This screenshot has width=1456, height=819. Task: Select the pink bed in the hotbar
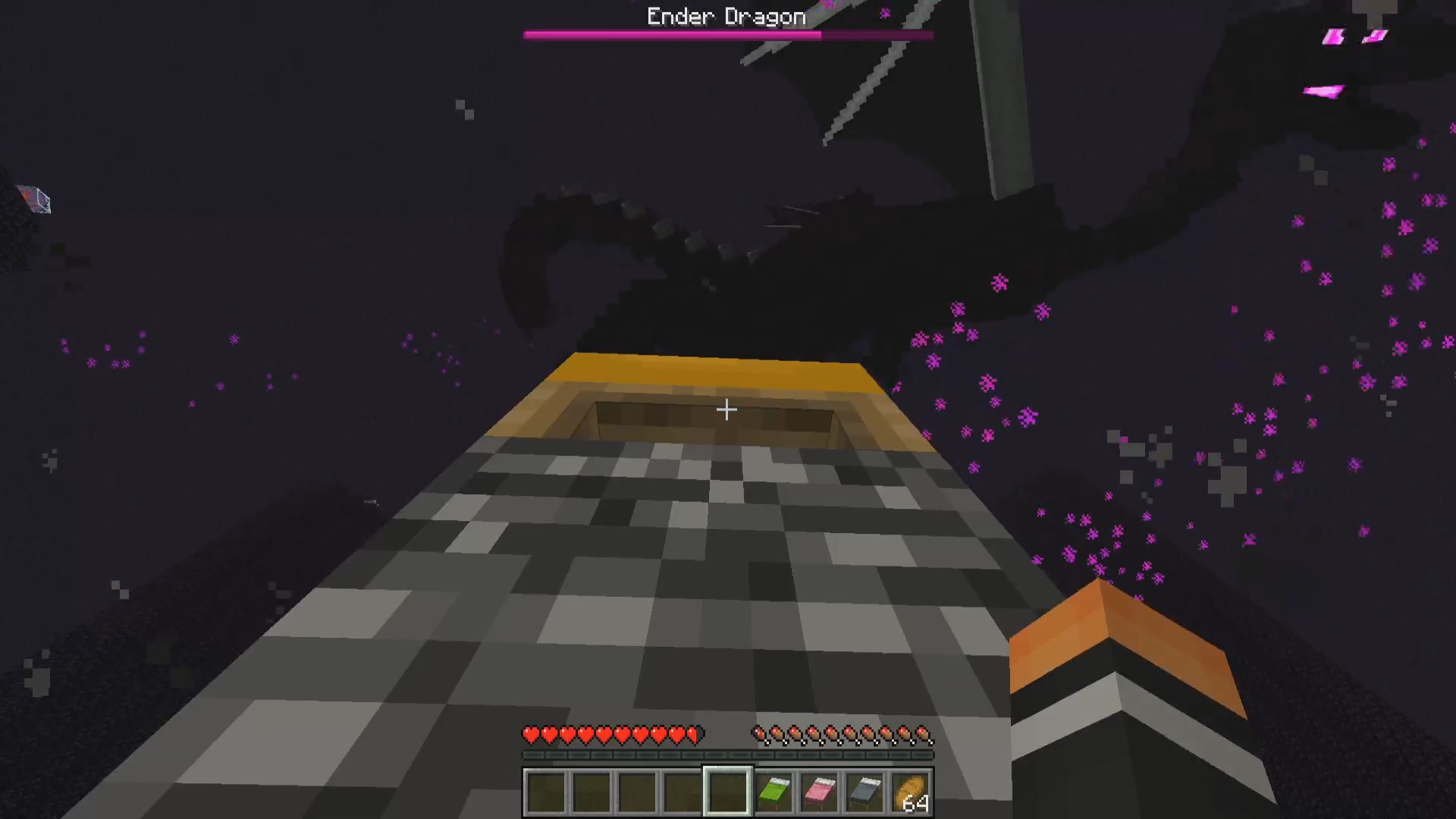click(820, 792)
